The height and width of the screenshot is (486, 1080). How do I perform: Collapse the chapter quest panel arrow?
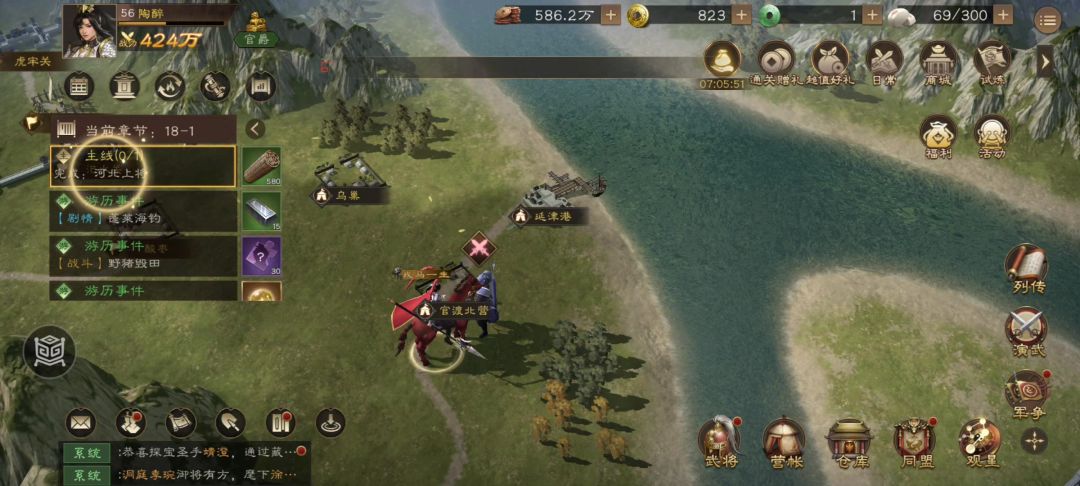point(255,129)
